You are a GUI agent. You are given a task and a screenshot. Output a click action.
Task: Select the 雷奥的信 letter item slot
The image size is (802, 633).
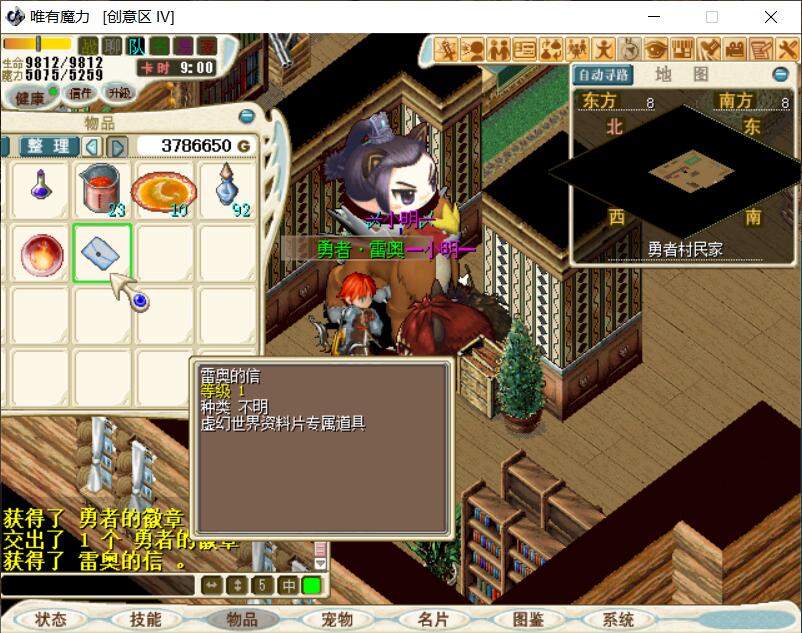(102, 251)
